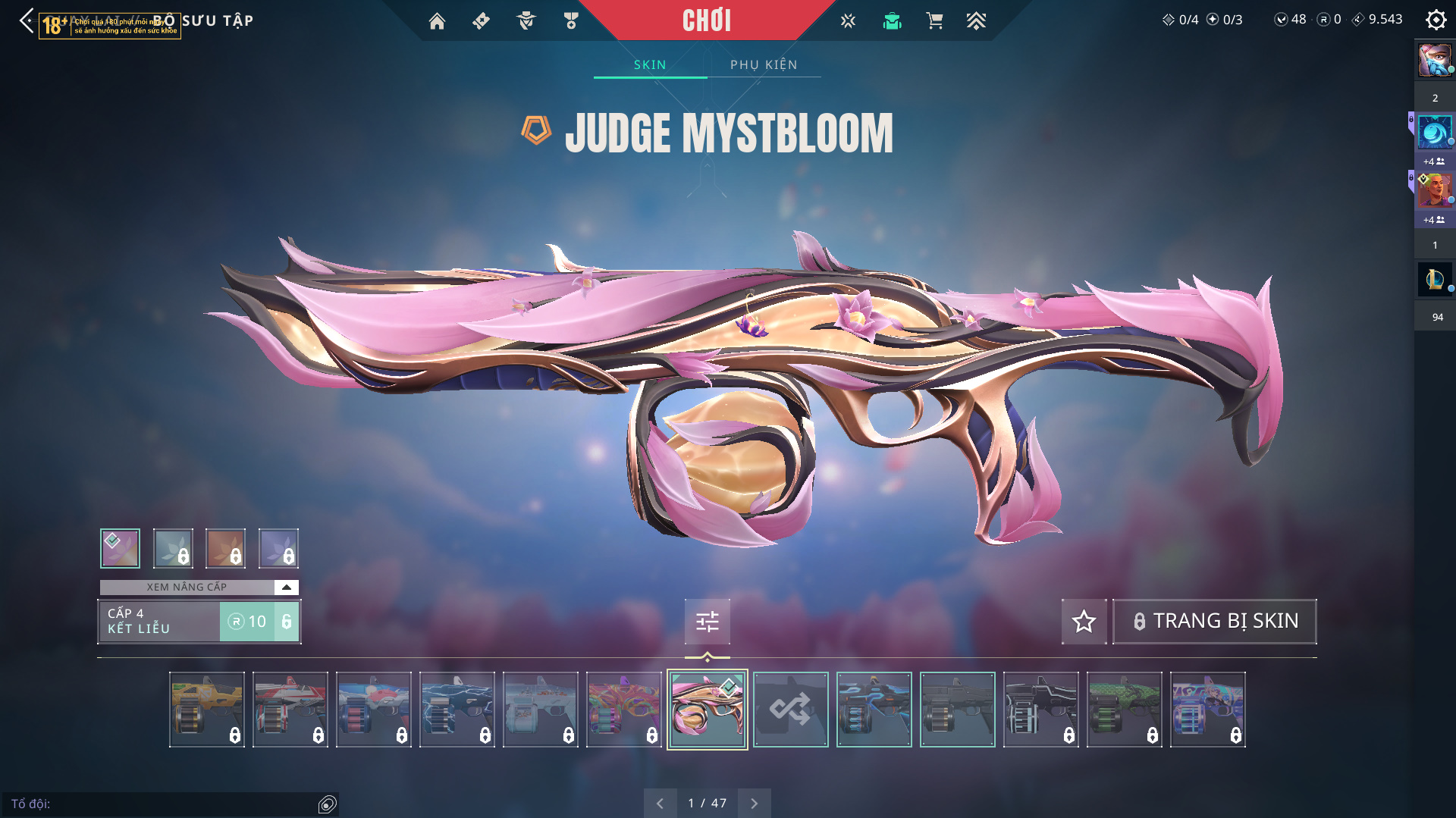Go back with the top-left arrow
This screenshot has height=818, width=1456.
click(x=27, y=20)
